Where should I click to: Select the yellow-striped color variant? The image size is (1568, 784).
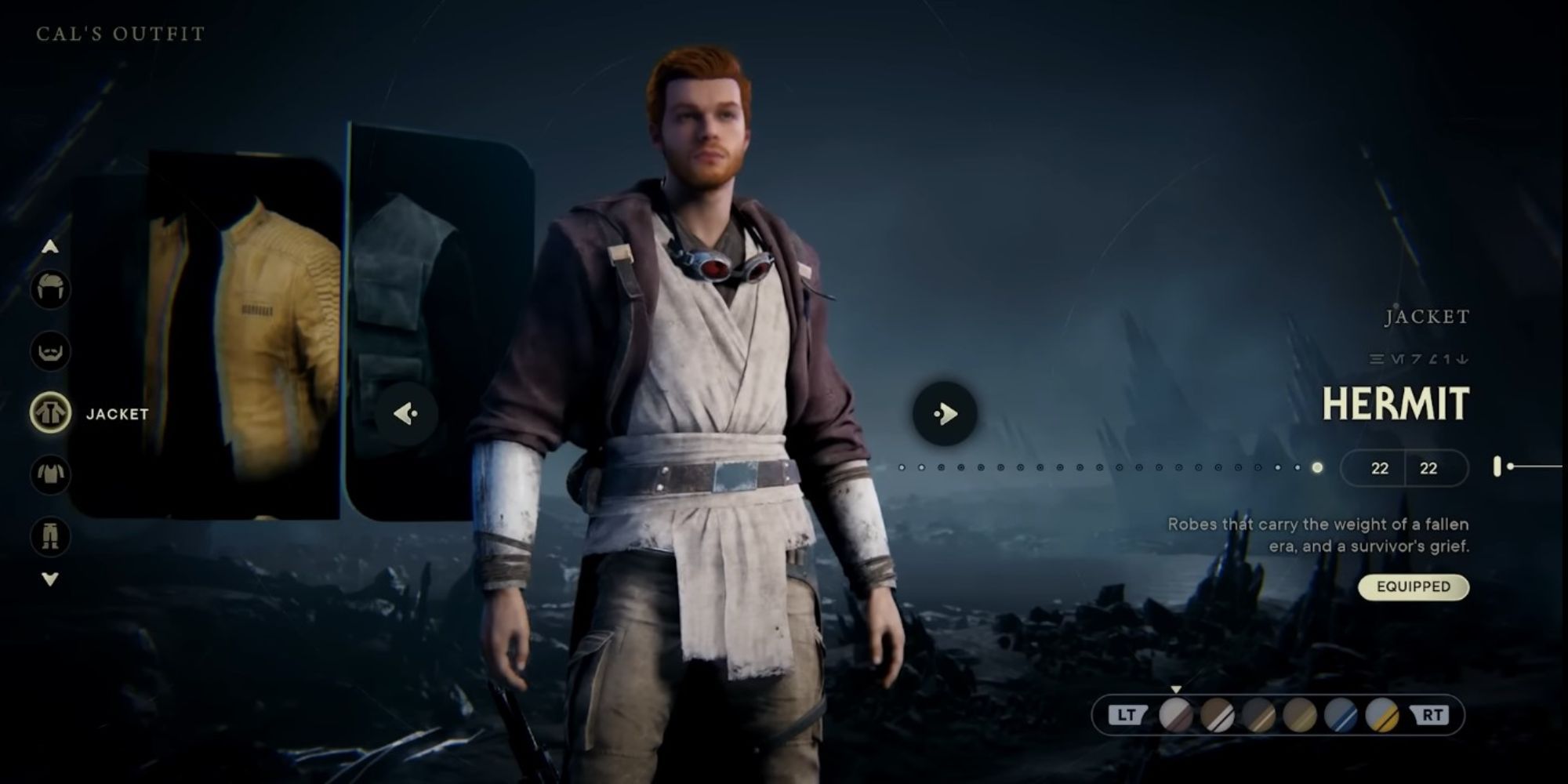(x=1381, y=714)
